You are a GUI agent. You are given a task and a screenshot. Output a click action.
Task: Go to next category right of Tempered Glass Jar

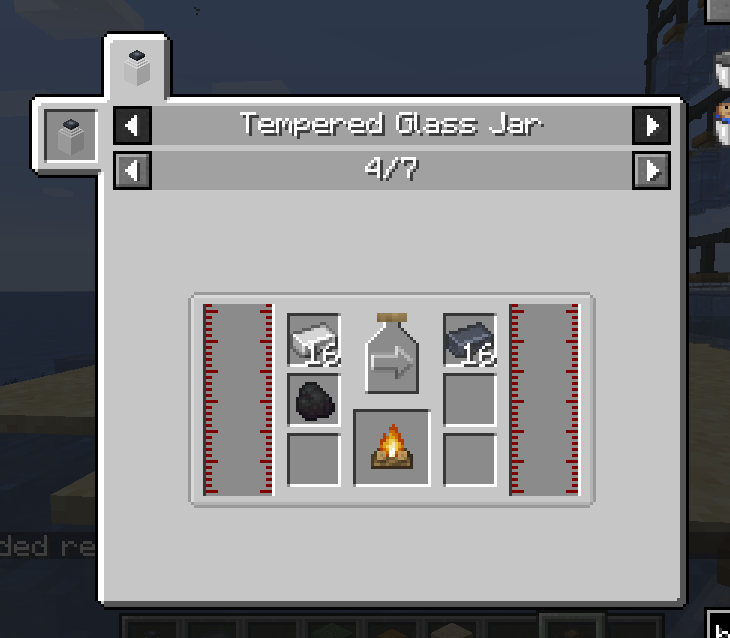click(x=652, y=126)
